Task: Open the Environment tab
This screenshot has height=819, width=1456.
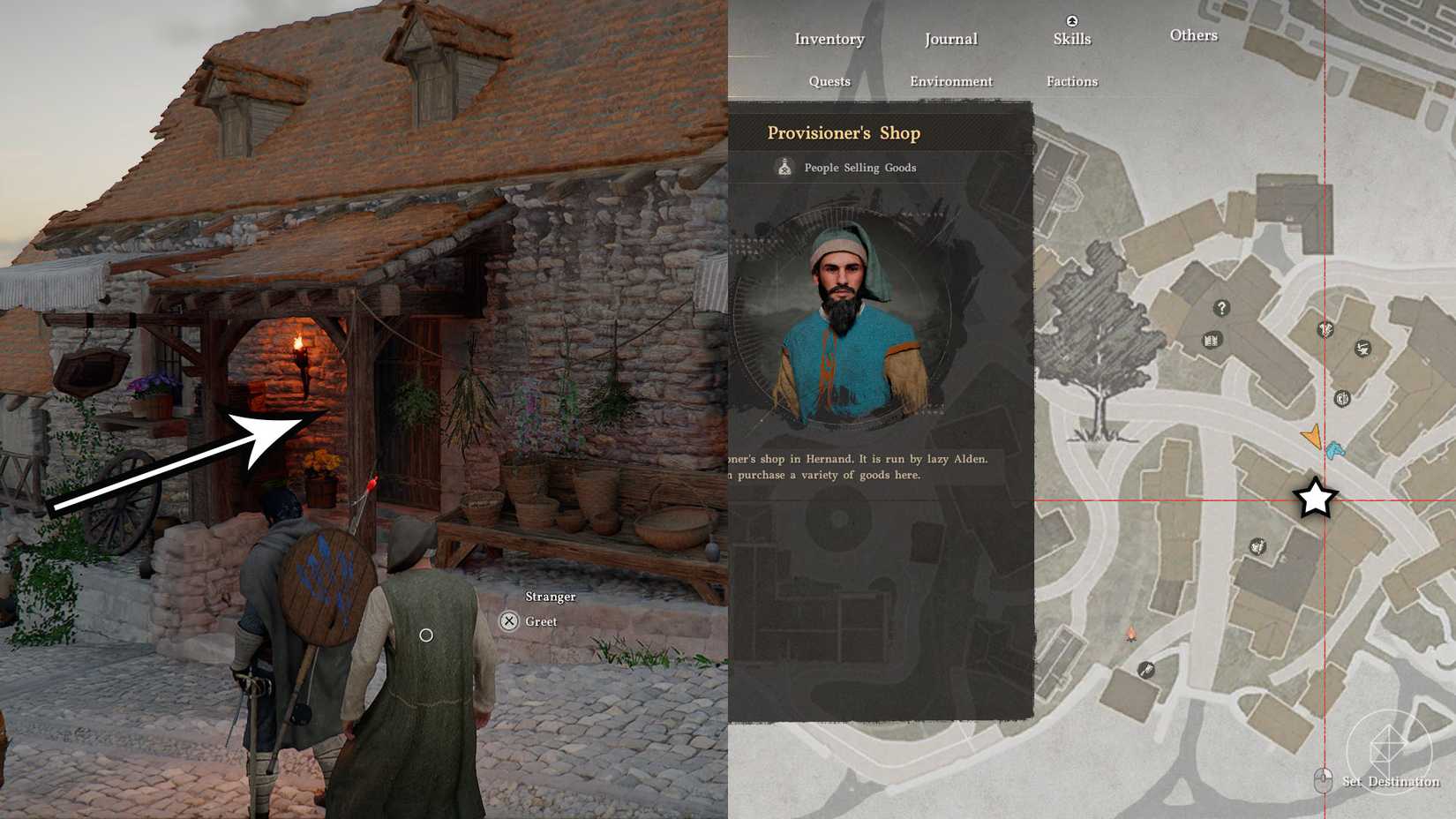Action: (x=950, y=80)
